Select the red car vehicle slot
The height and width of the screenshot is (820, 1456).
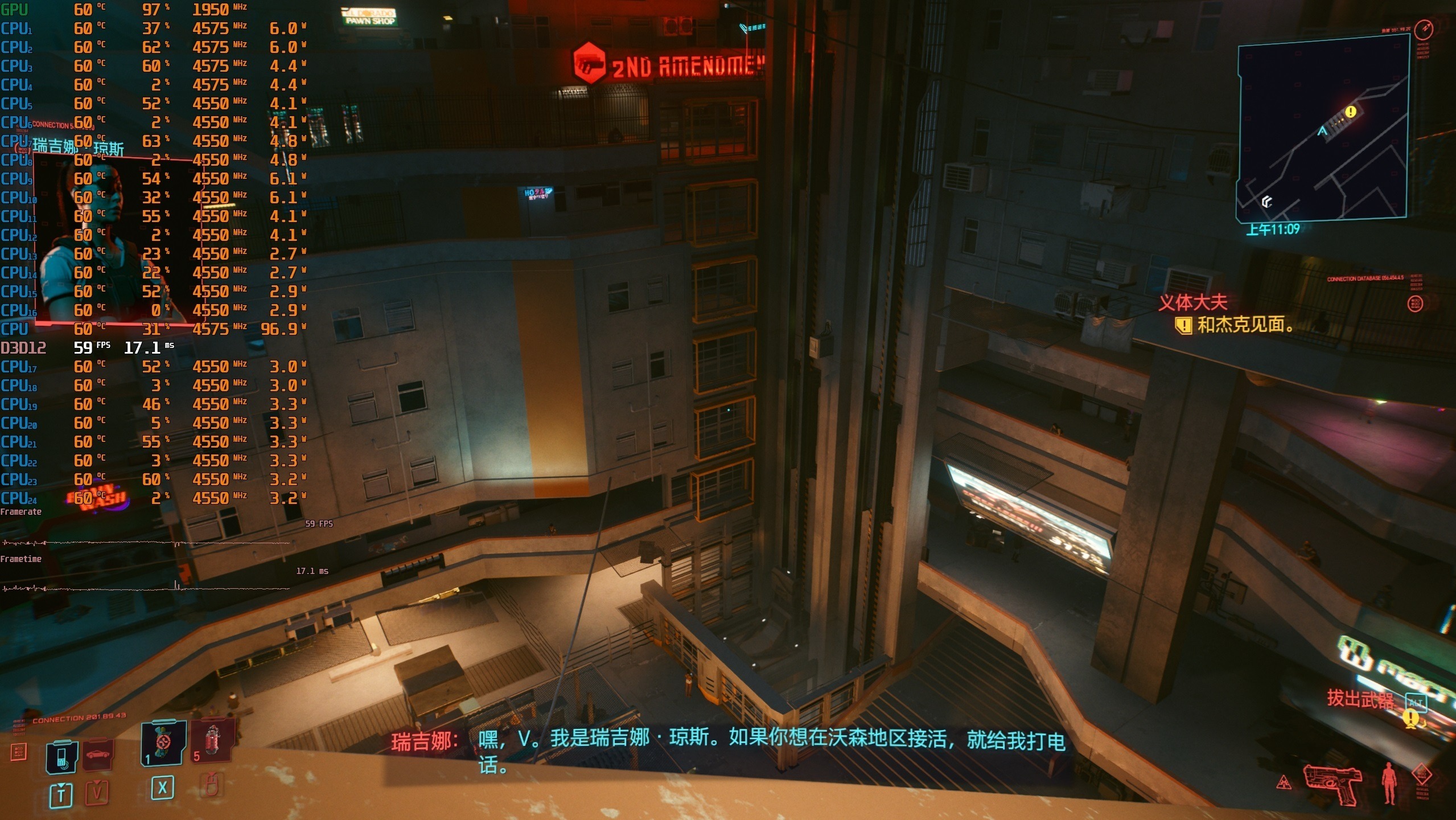[97, 755]
